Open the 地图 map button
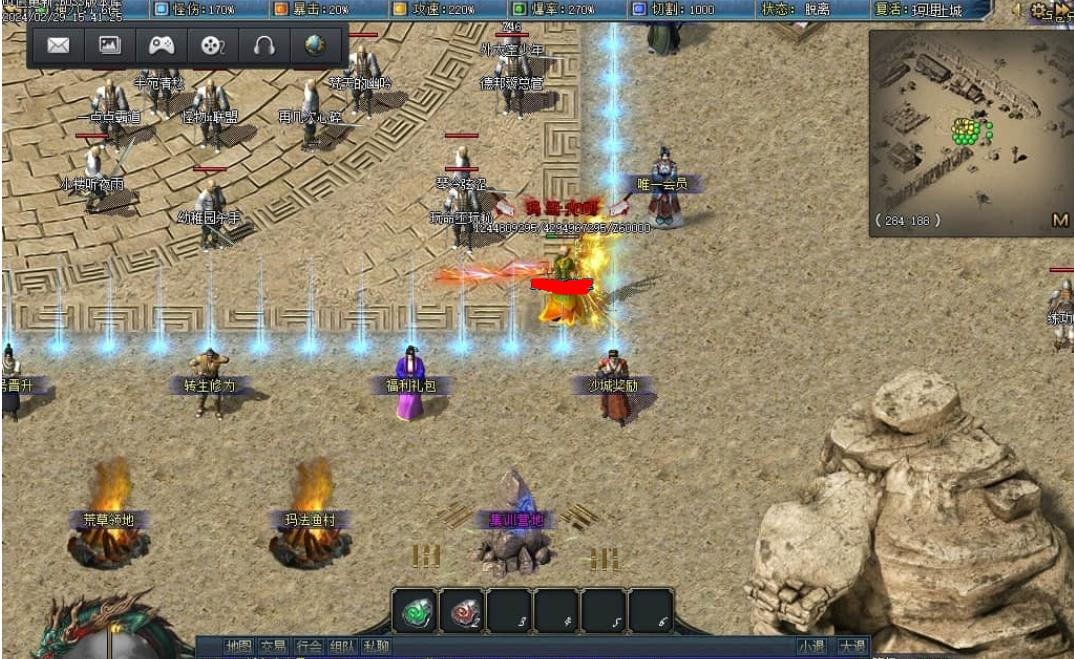Screen dimensions: 1074x659 click(x=239, y=647)
